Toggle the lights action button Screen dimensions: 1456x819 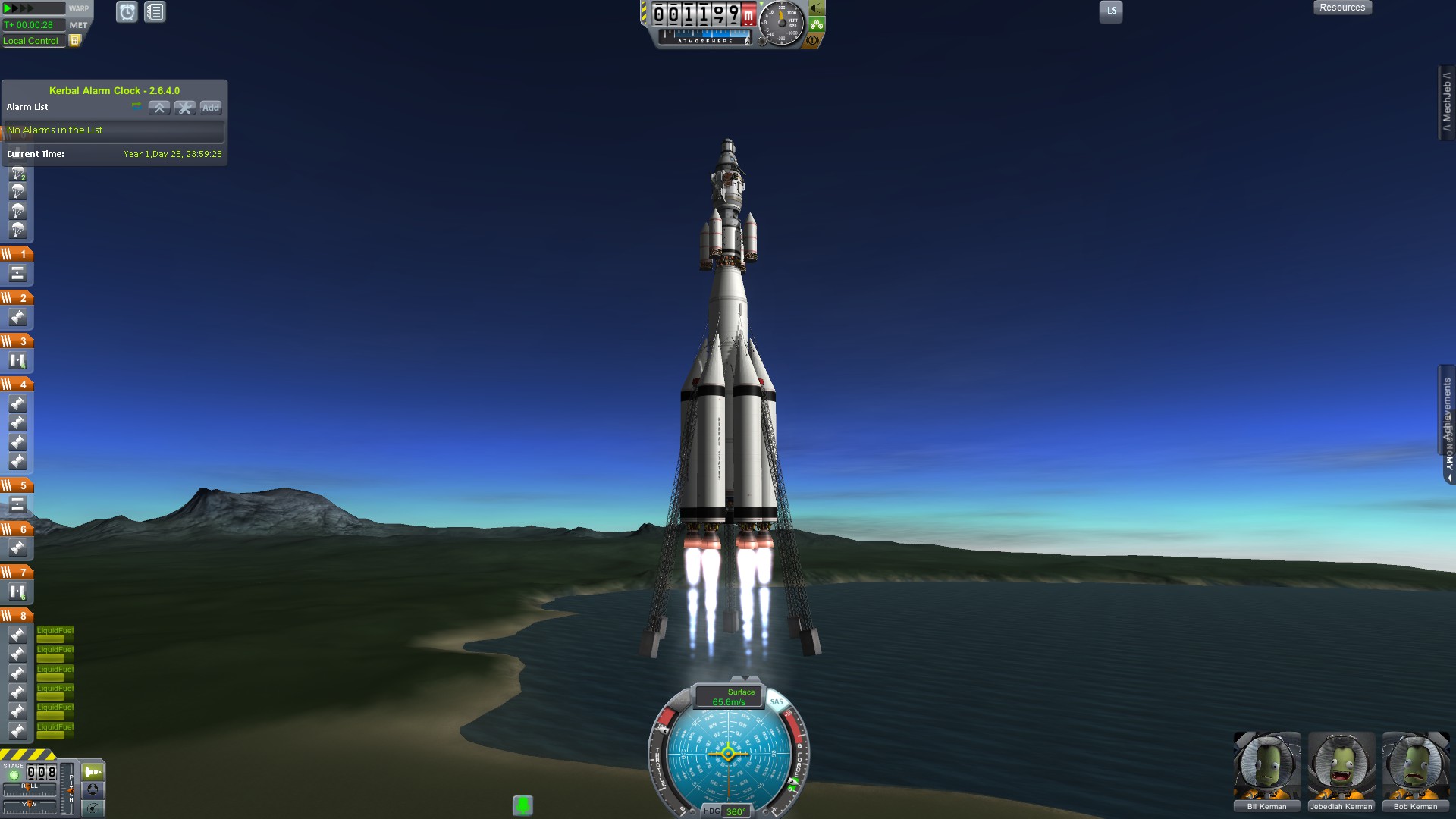point(817,8)
